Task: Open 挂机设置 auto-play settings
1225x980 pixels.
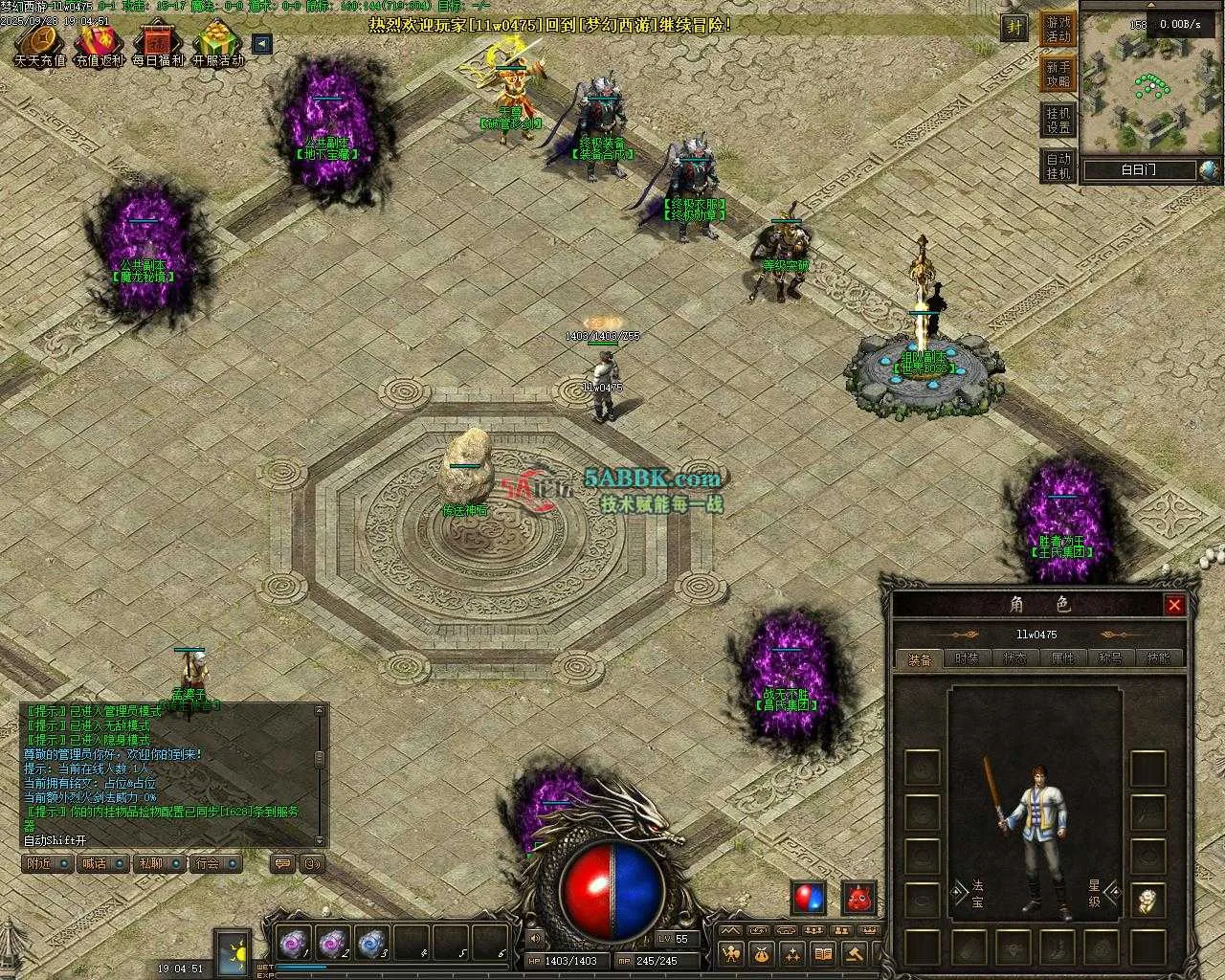Action: coord(1058,120)
